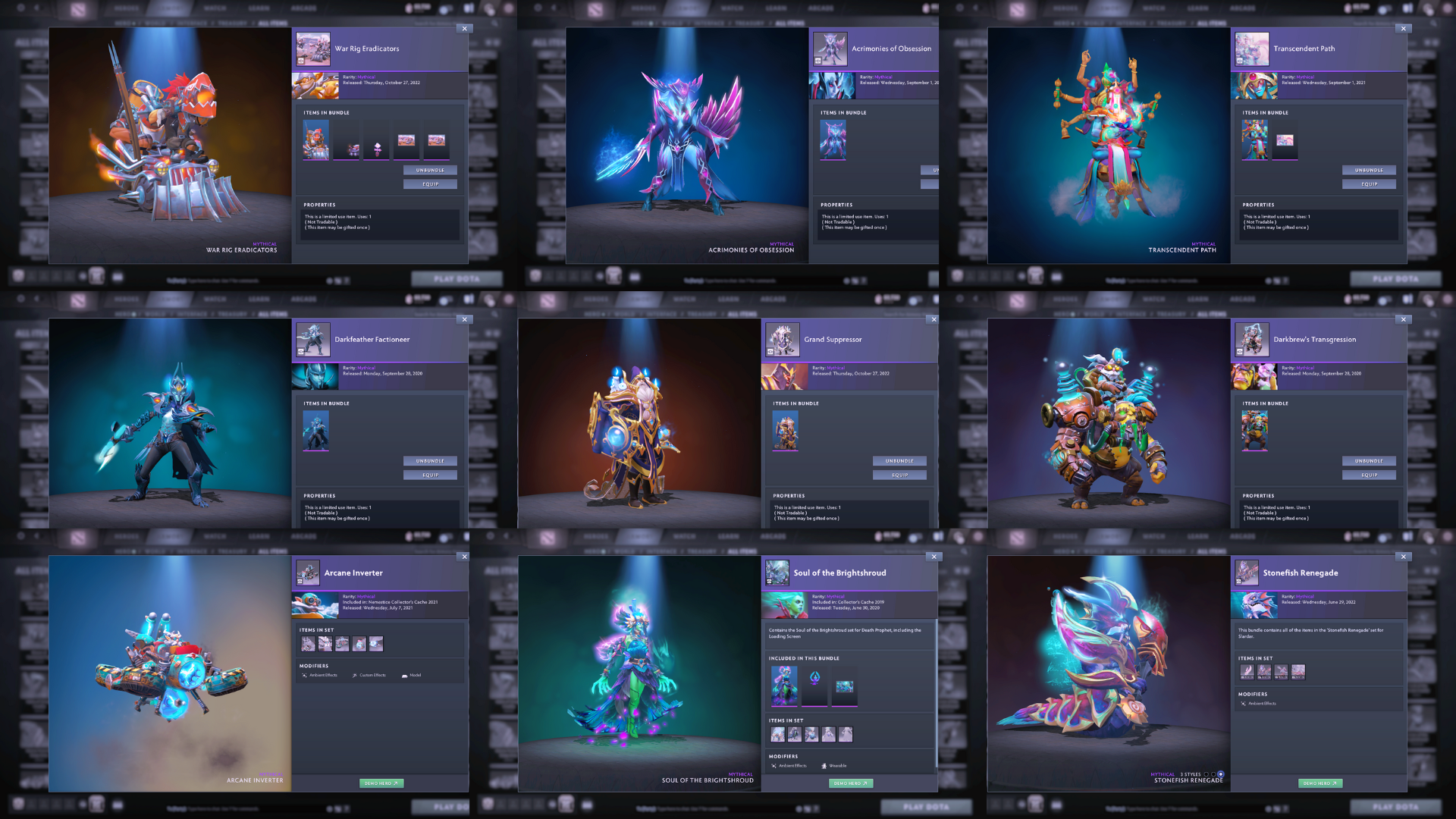Click the War Rig Eradicators bundle icon in the header

click(314, 48)
